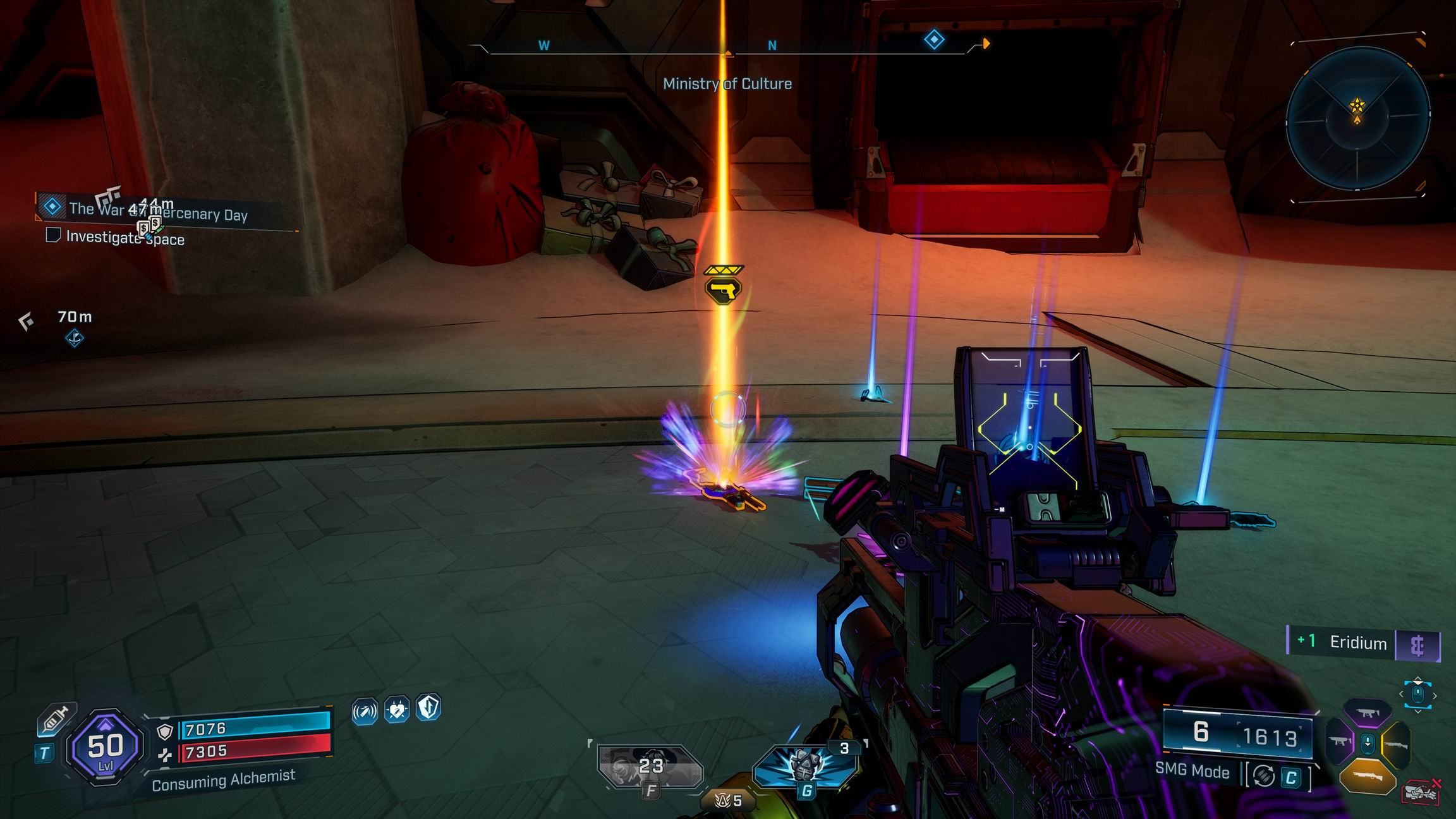Activate the action skill on cooldown at 23
This screenshot has width=1456, height=819.
pos(650,767)
